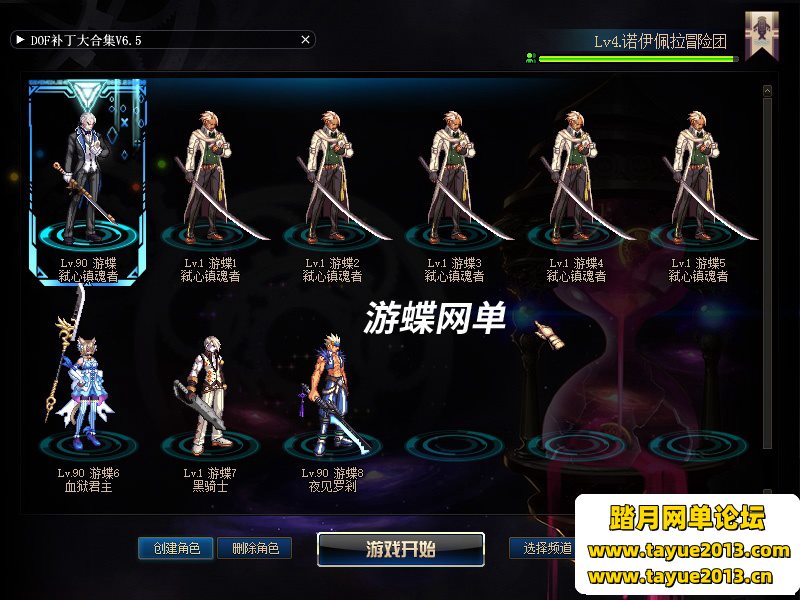Image resolution: width=800 pixels, height=600 pixels.
Task: Click the character list scrollbar down arrow
Action: pos(767,492)
